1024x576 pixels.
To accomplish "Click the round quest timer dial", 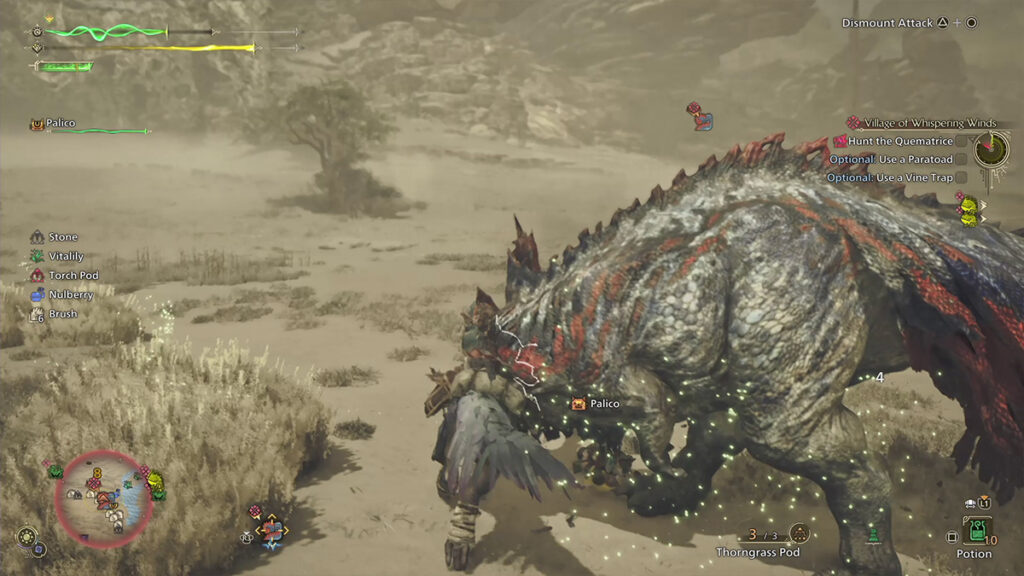I will pos(991,150).
